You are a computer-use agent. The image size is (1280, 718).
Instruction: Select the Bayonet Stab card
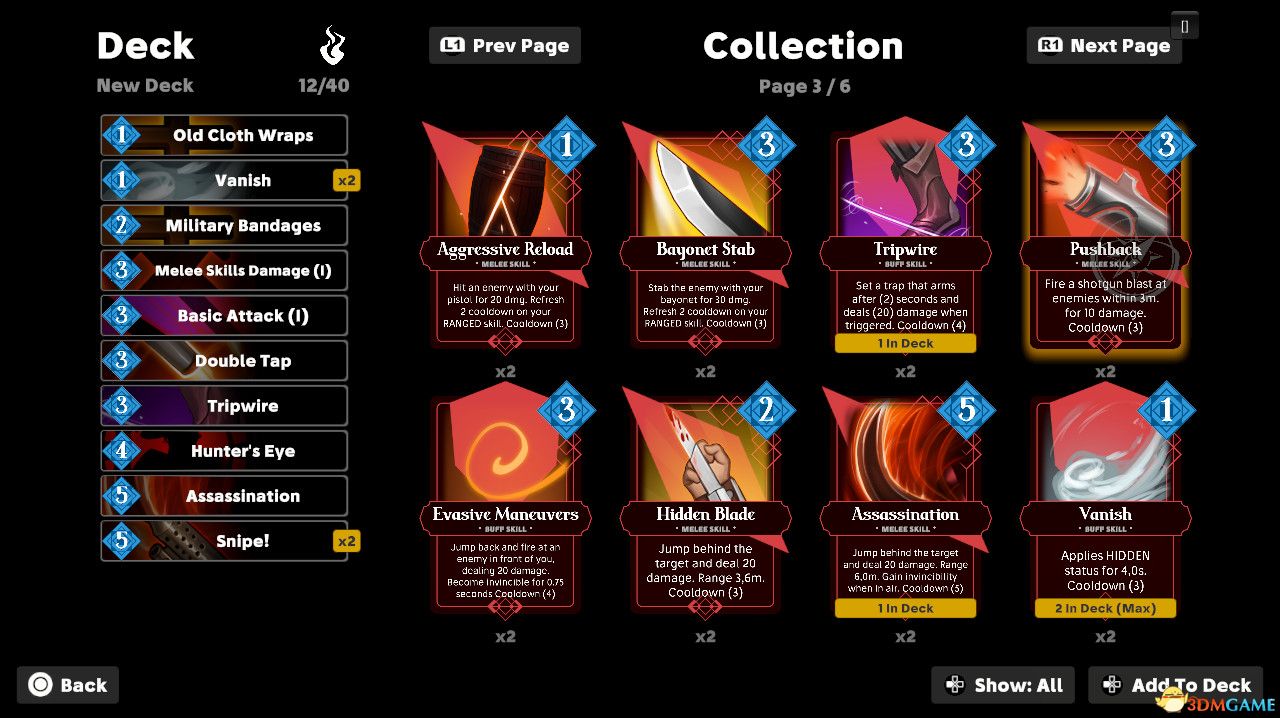pos(705,240)
